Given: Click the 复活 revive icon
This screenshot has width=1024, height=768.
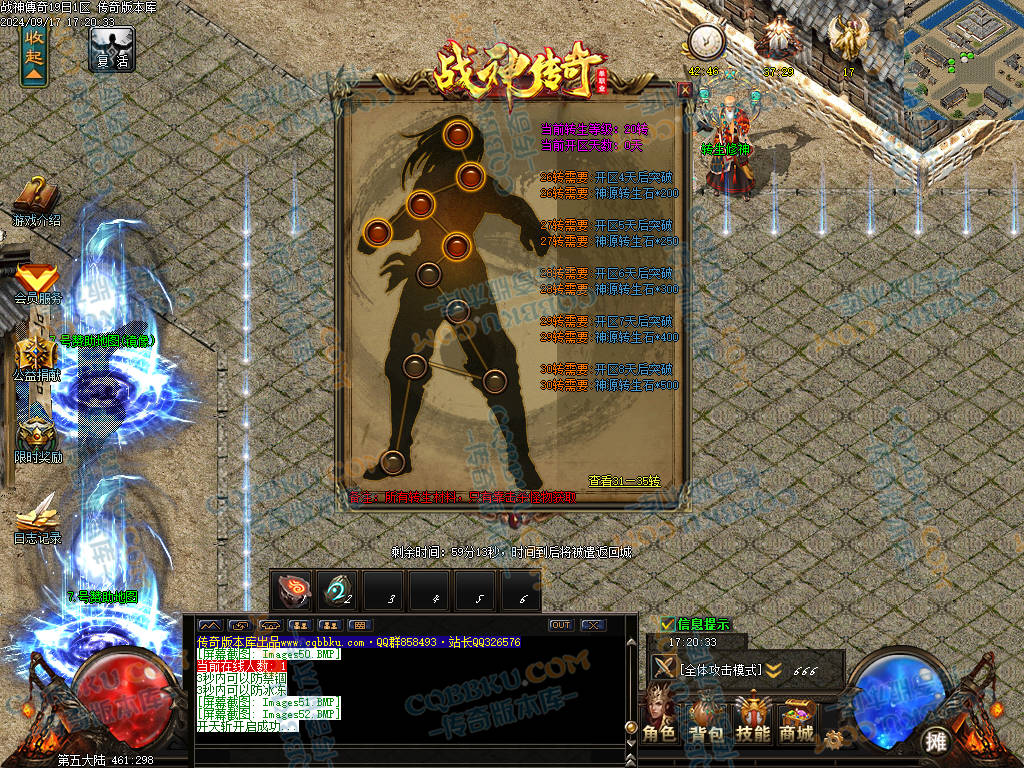Looking at the screenshot, I should point(112,48).
